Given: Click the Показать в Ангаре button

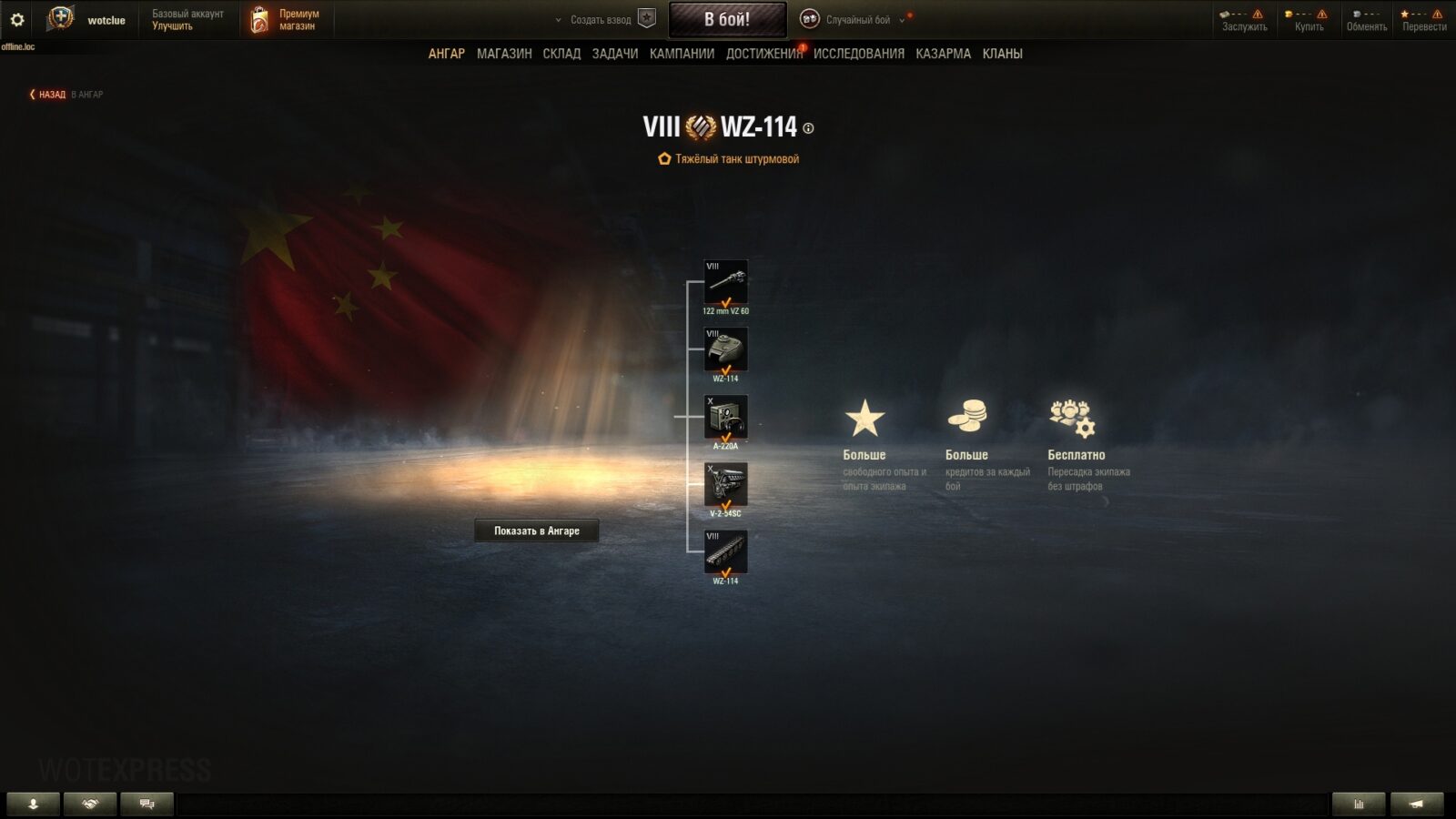Looking at the screenshot, I should (536, 531).
